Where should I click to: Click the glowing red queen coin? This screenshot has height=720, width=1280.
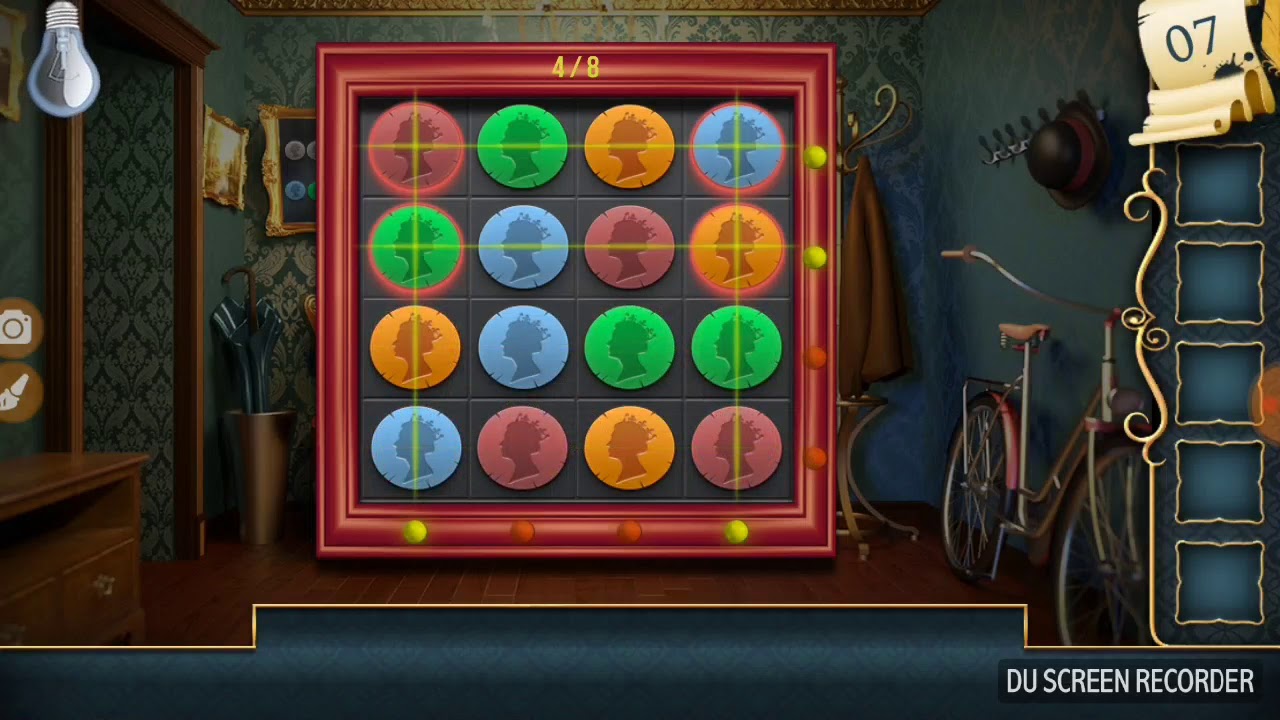click(x=416, y=148)
